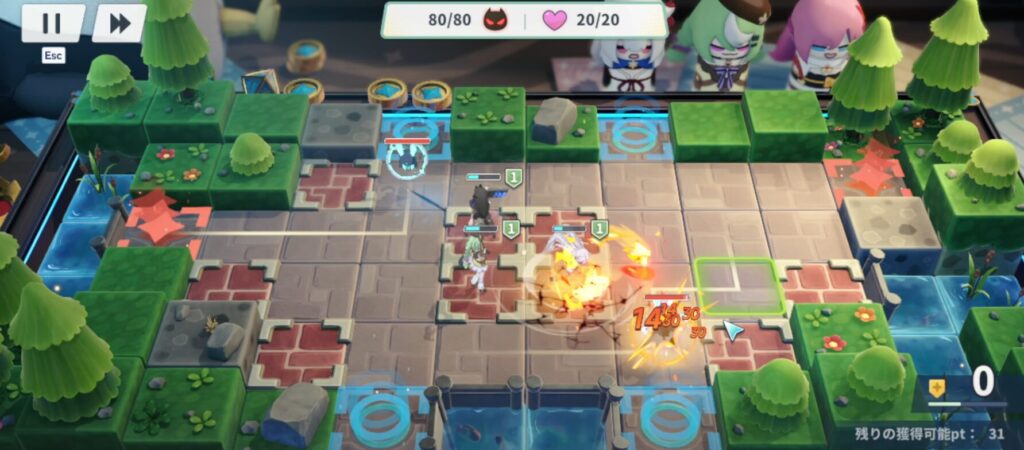This screenshot has height=450, width=1024.
Task: Pause the battle
Action: (52, 23)
